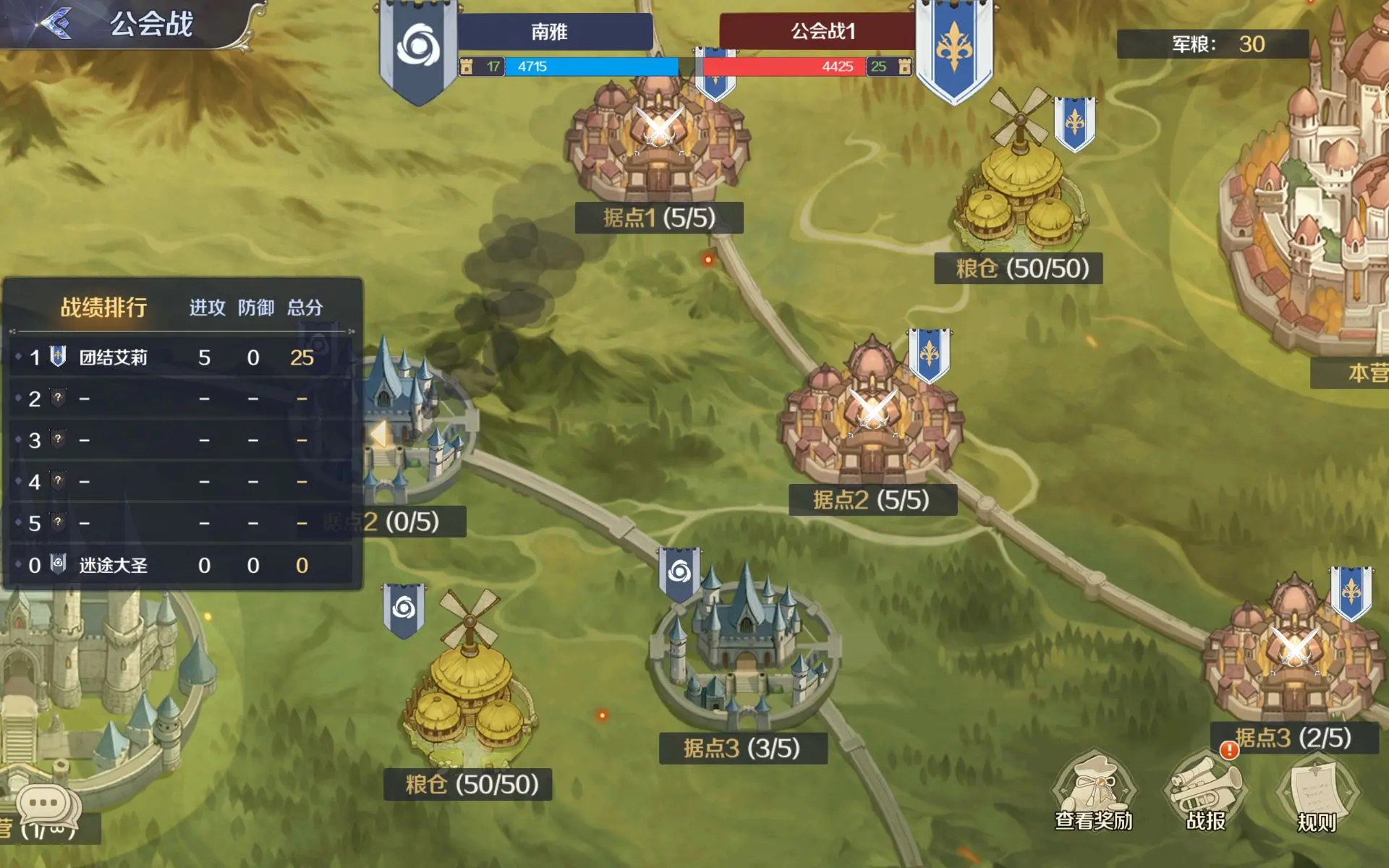Select enemy stronghold 据点2 (5/5)

872,420
